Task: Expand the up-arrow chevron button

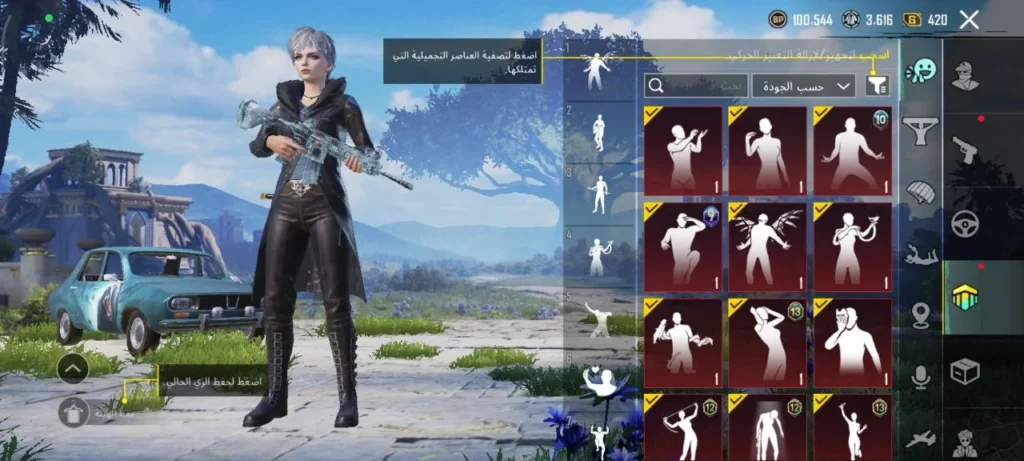Action: tap(74, 369)
